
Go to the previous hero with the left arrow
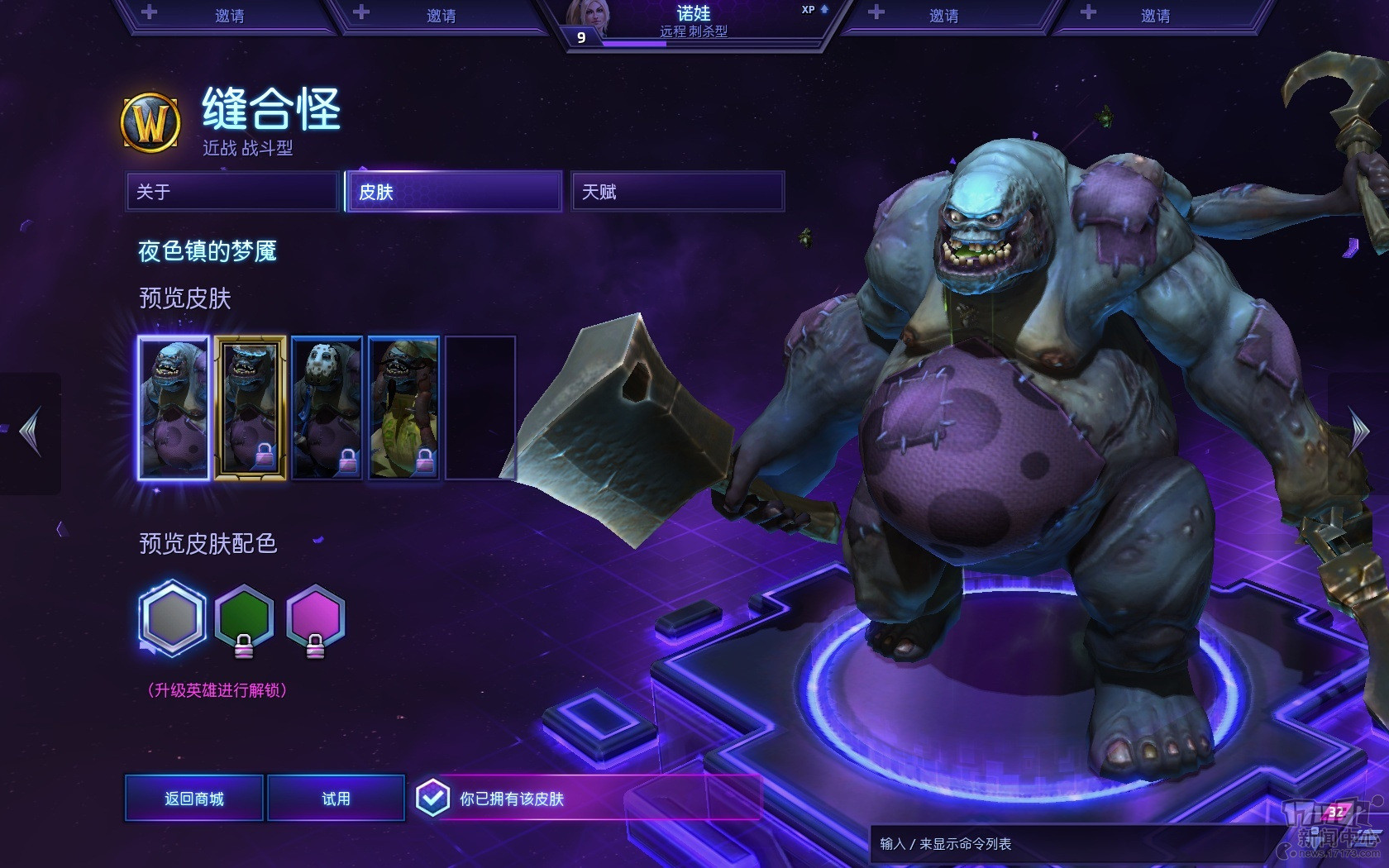pyautogui.click(x=31, y=432)
